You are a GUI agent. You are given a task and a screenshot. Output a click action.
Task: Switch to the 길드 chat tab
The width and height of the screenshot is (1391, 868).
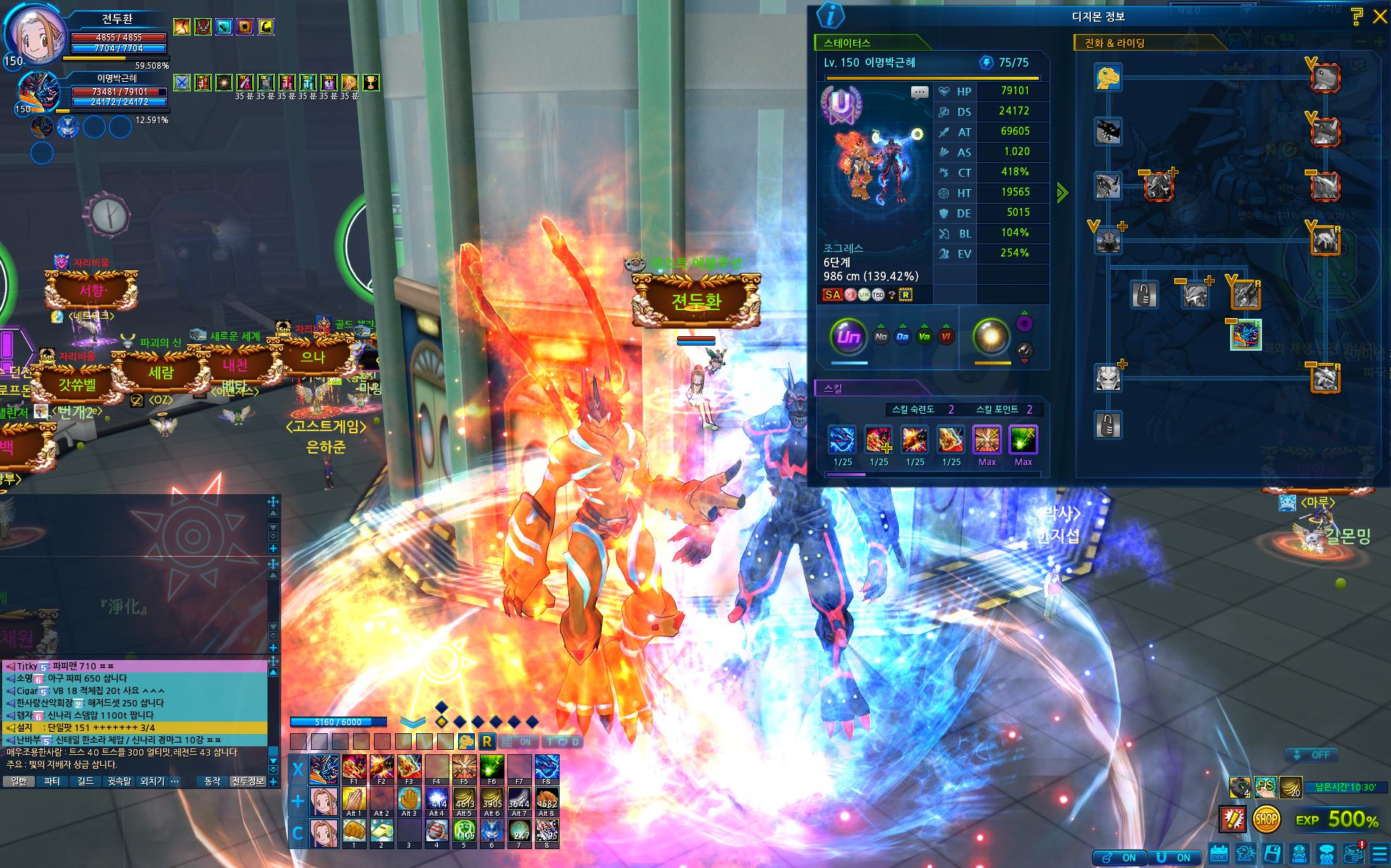pyautogui.click(x=86, y=781)
